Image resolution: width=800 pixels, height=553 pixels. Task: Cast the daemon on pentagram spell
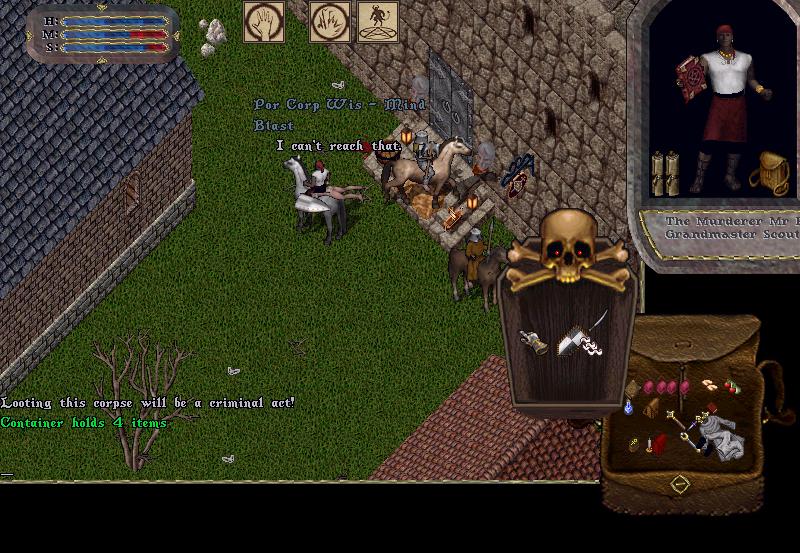coord(378,22)
